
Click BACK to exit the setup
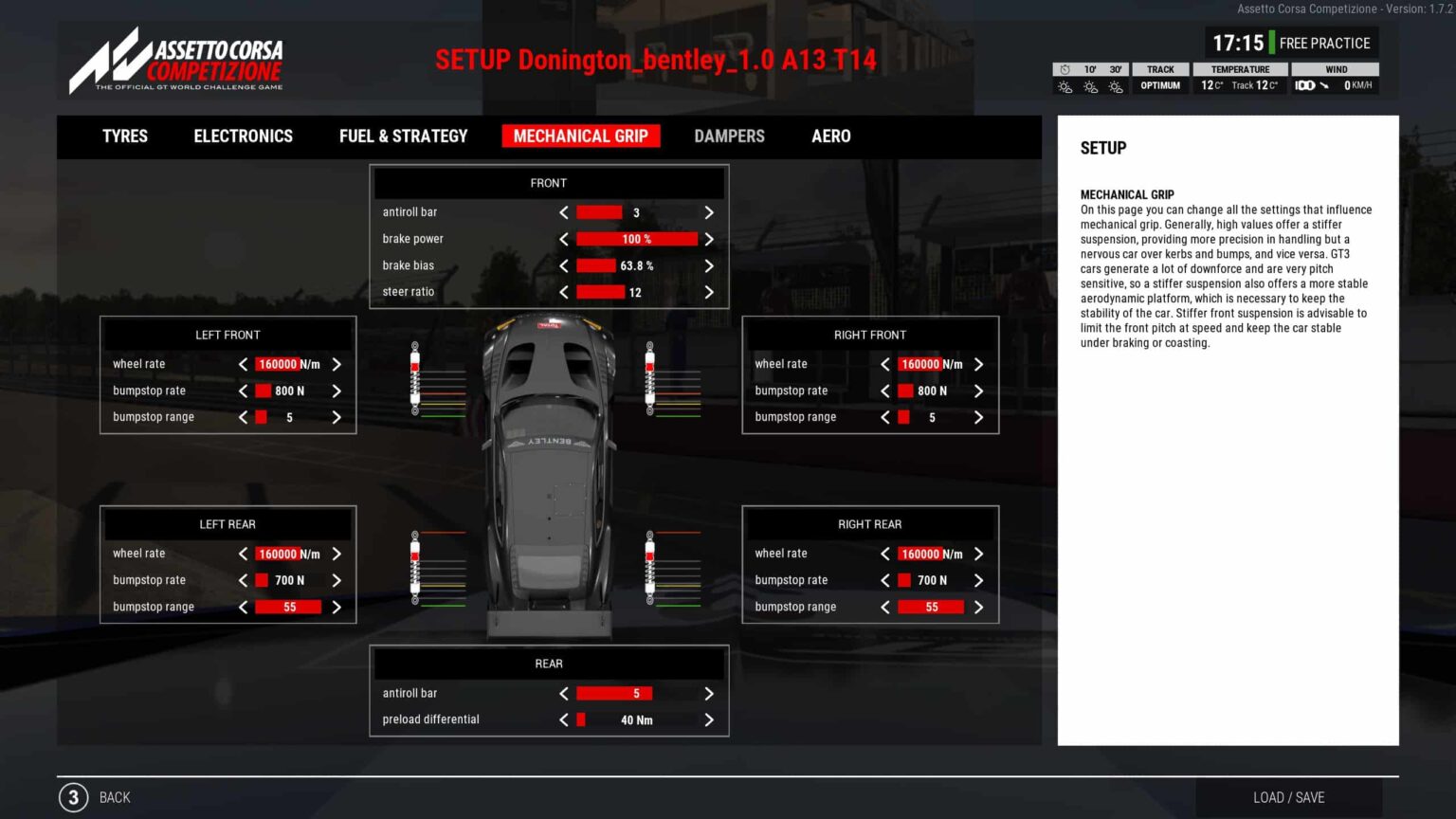(115, 797)
